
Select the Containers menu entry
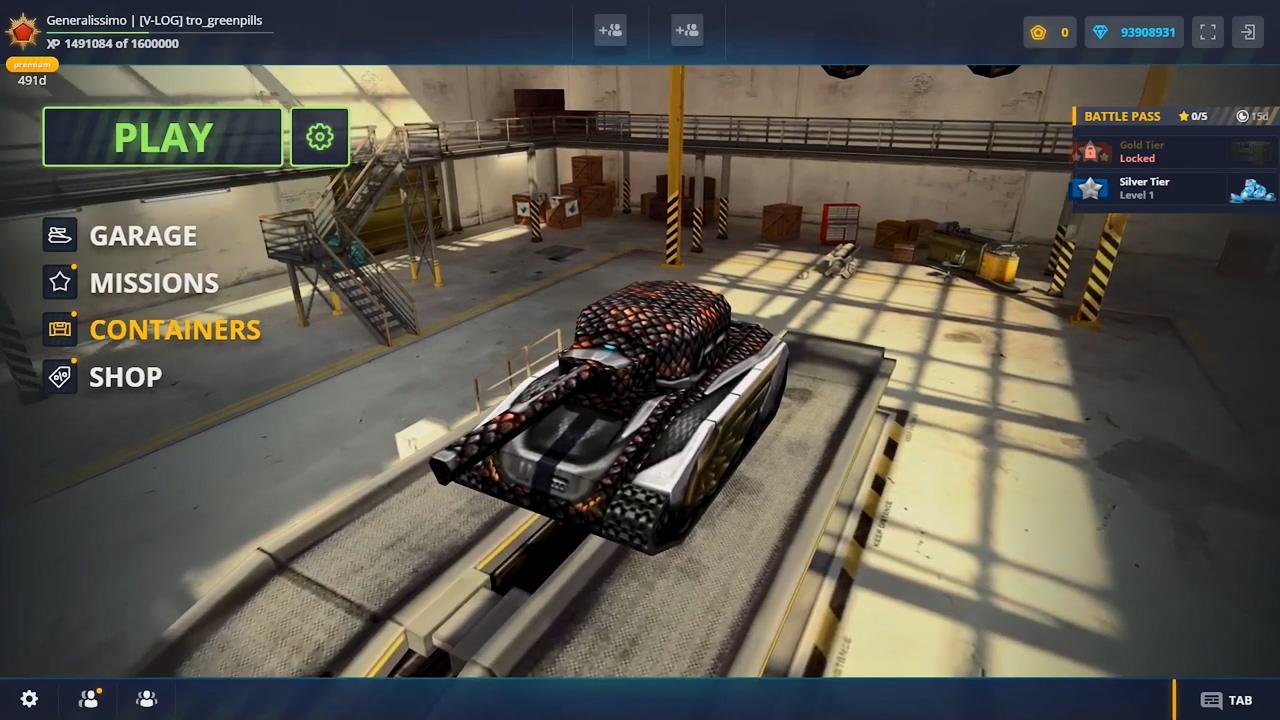coord(174,330)
